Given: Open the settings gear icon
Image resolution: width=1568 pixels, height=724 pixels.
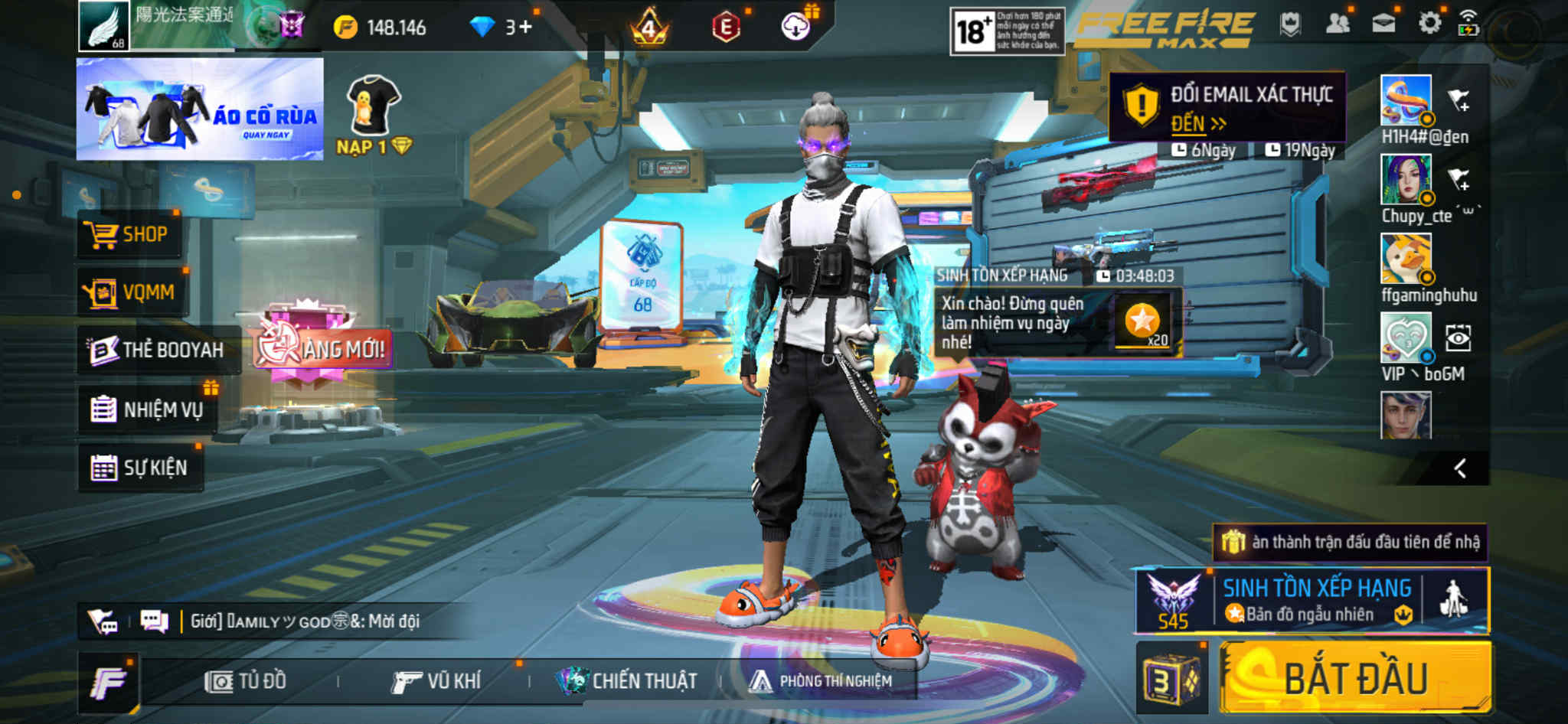Looking at the screenshot, I should [1429, 24].
